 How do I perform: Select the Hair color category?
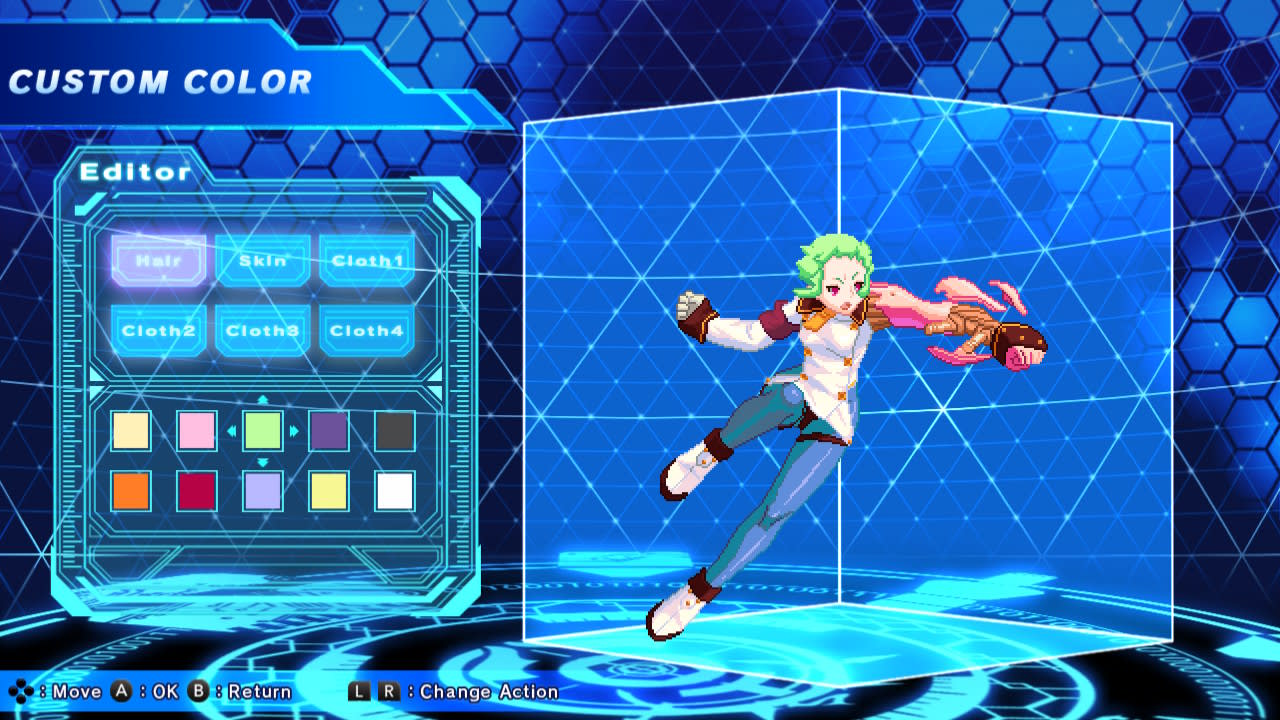click(159, 259)
